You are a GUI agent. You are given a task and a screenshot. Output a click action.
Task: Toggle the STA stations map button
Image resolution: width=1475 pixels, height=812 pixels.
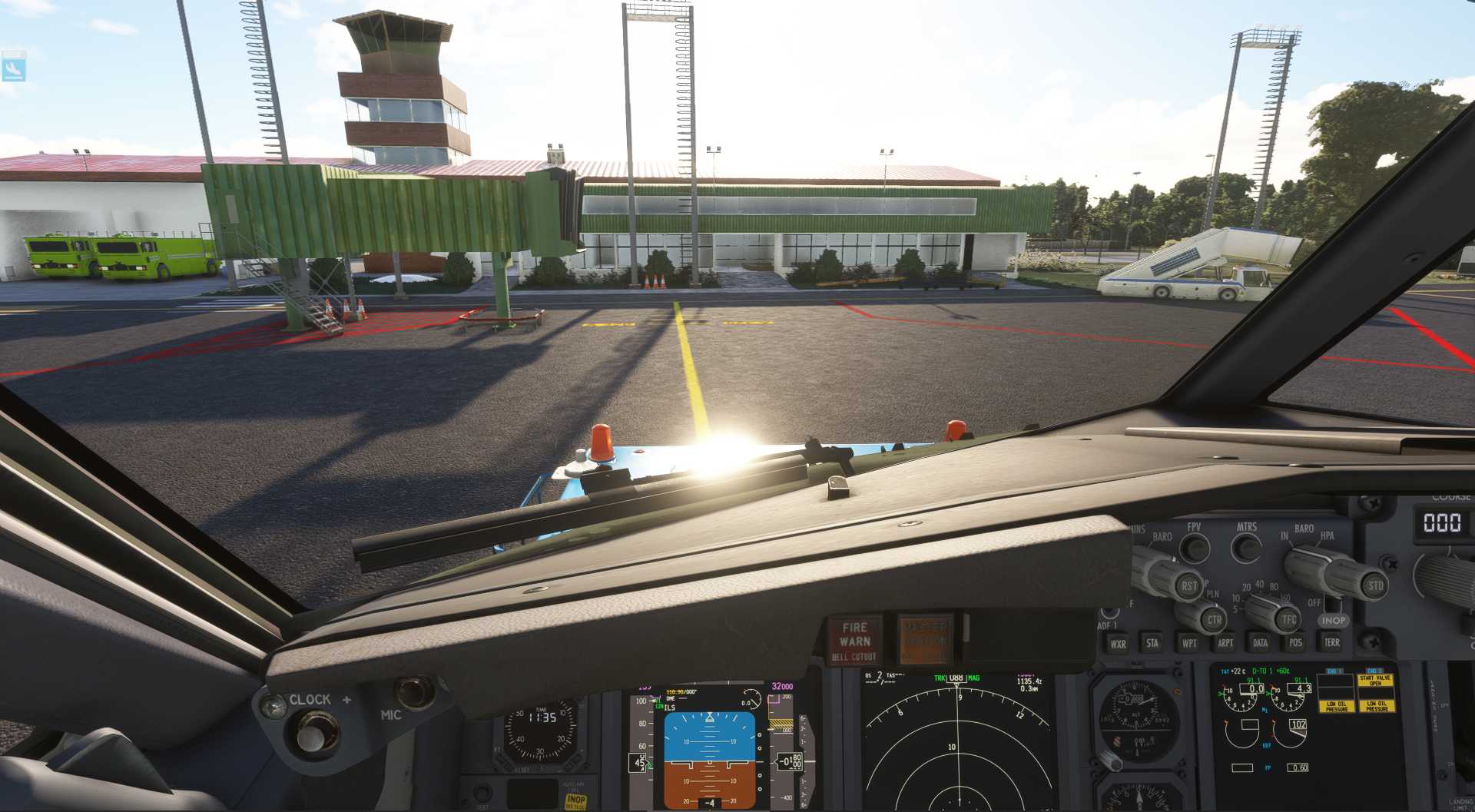[1152, 643]
